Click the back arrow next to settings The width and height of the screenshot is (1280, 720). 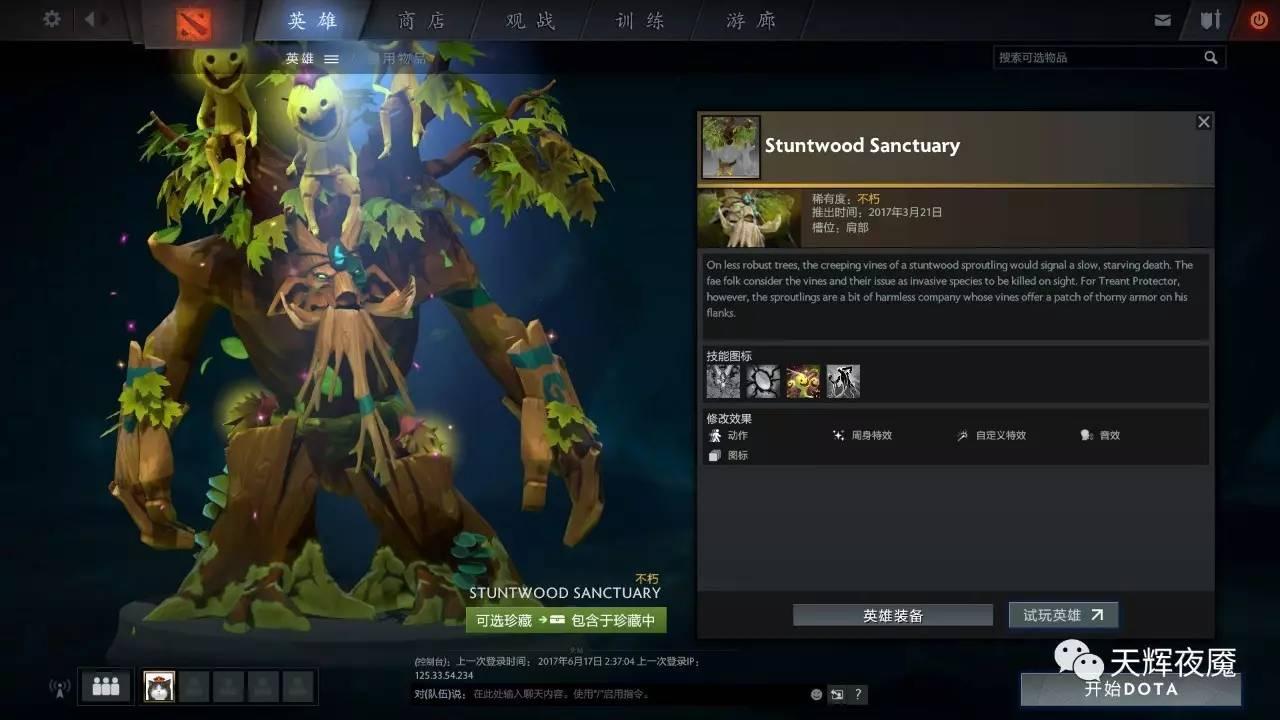[x=88, y=18]
